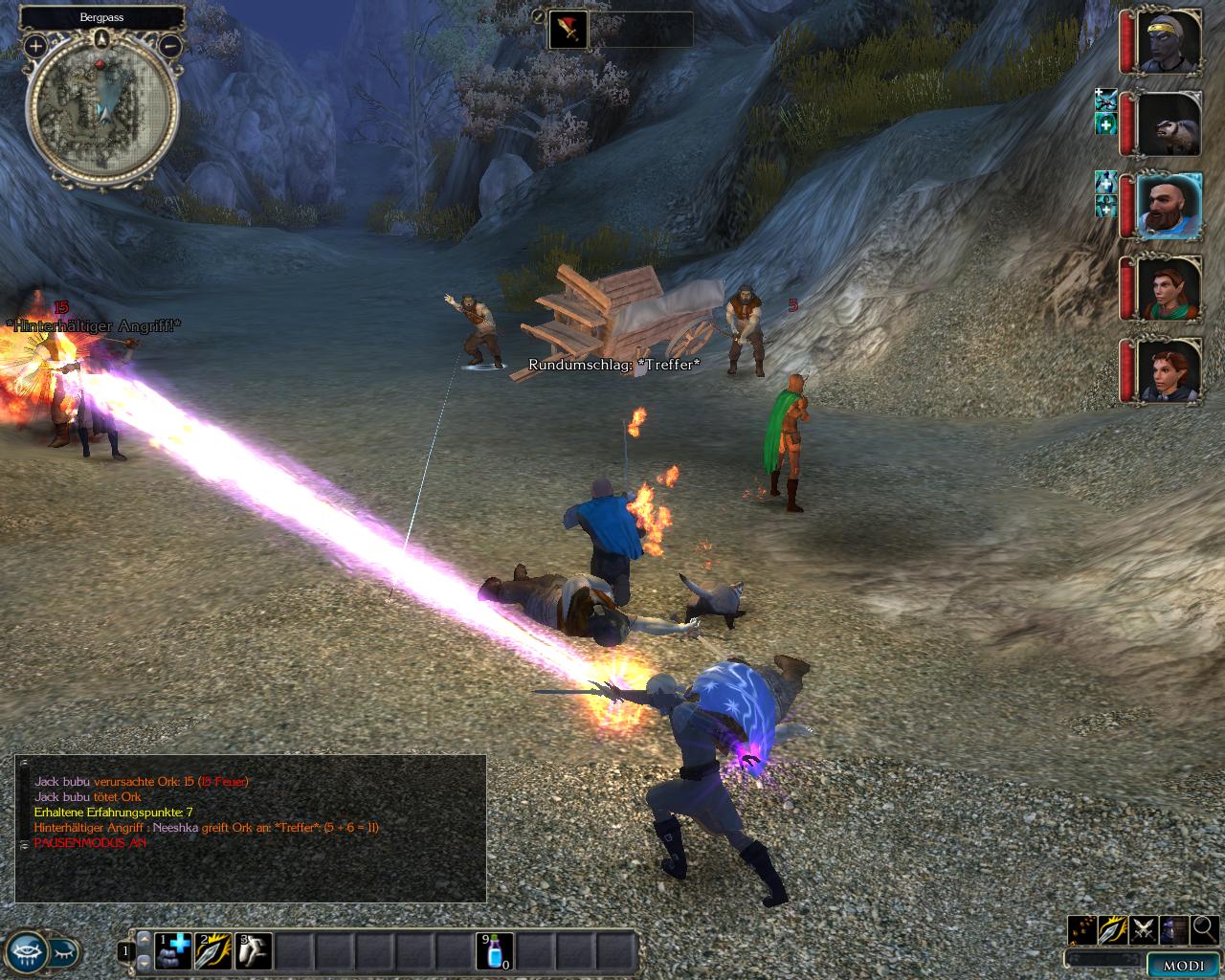Zoom in the minimap with plus button

pyautogui.click(x=35, y=45)
